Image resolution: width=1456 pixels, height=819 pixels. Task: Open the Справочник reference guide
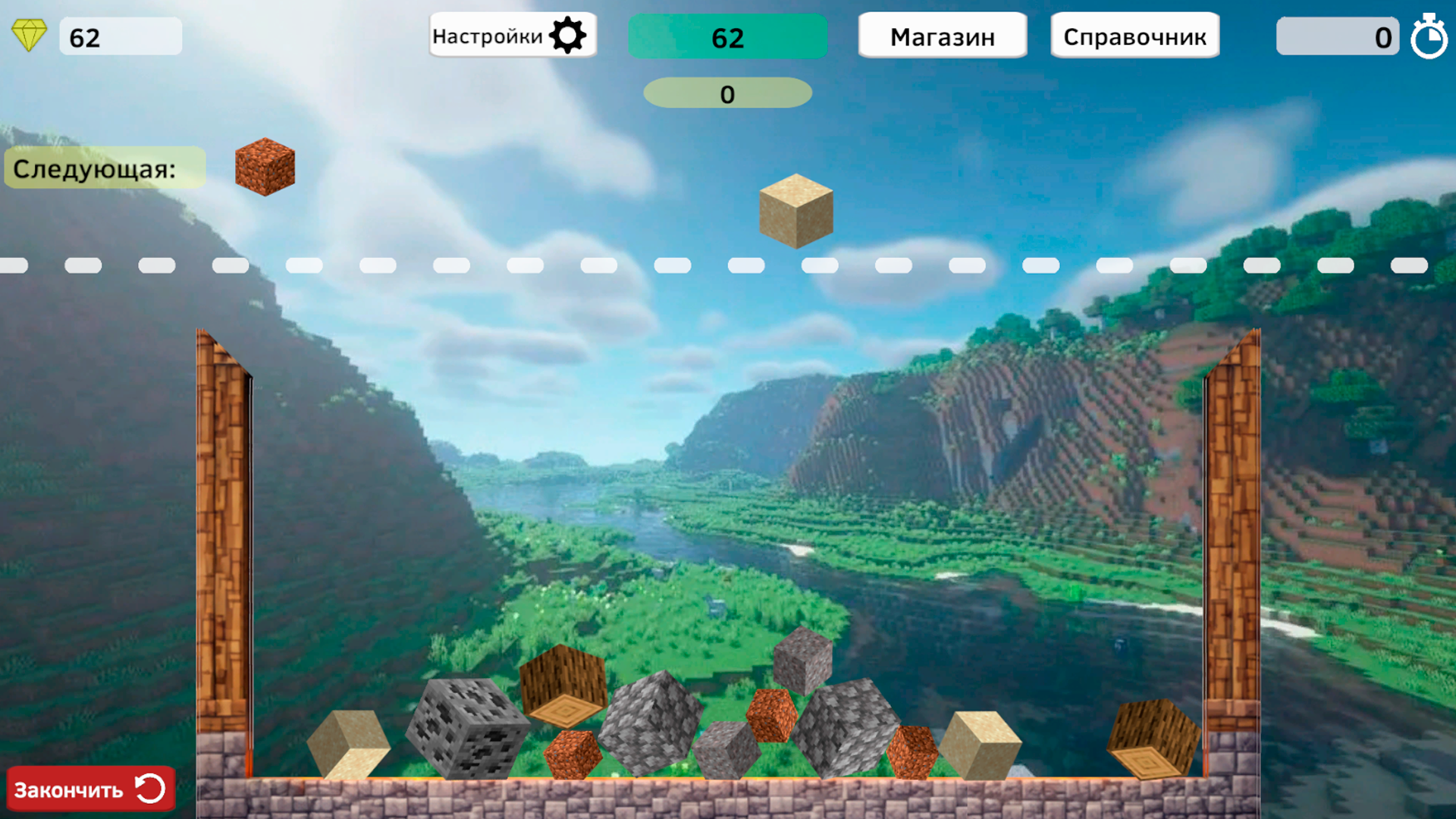coord(1134,35)
